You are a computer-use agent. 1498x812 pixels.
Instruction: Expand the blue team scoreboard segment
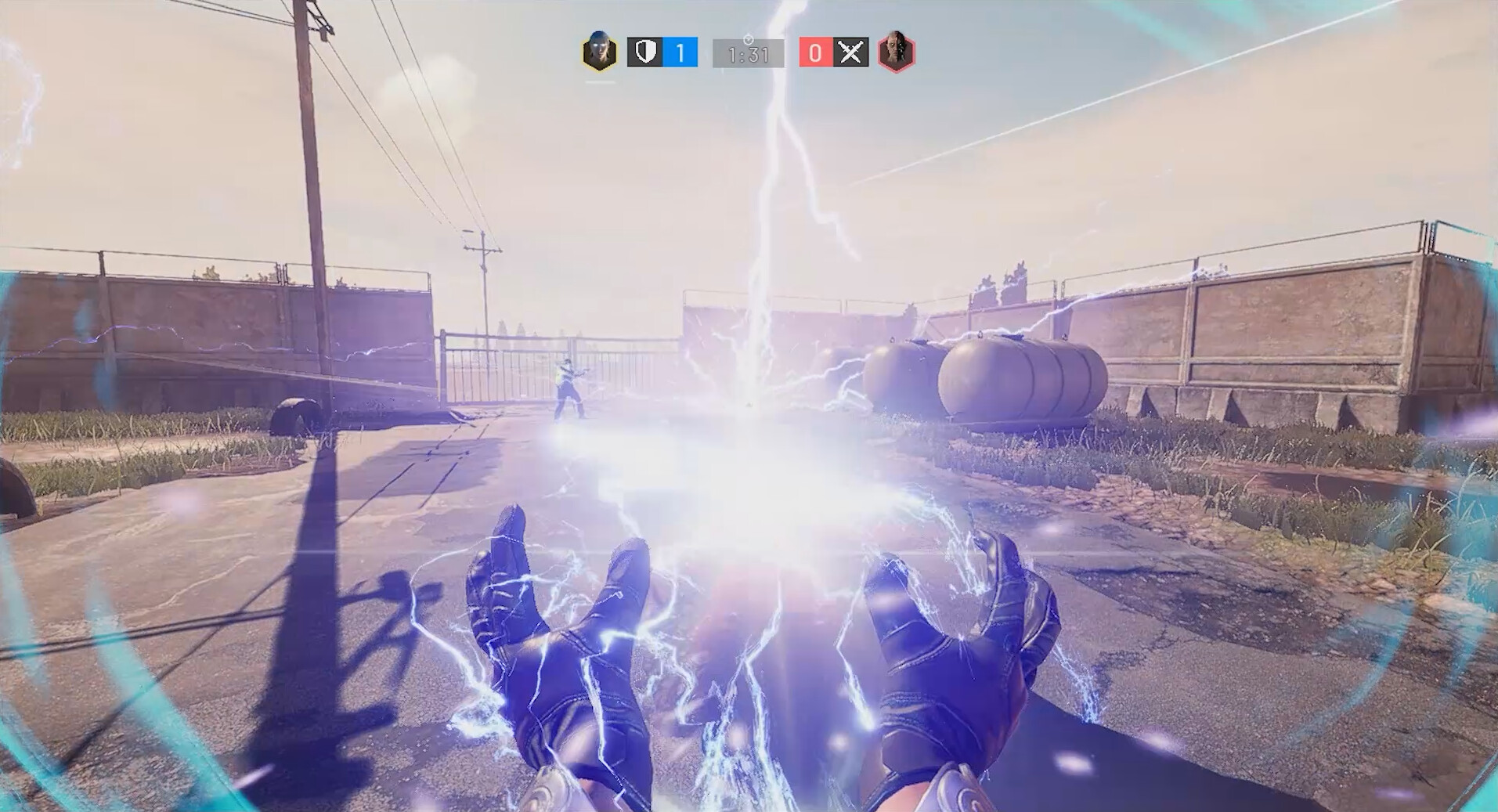664,52
